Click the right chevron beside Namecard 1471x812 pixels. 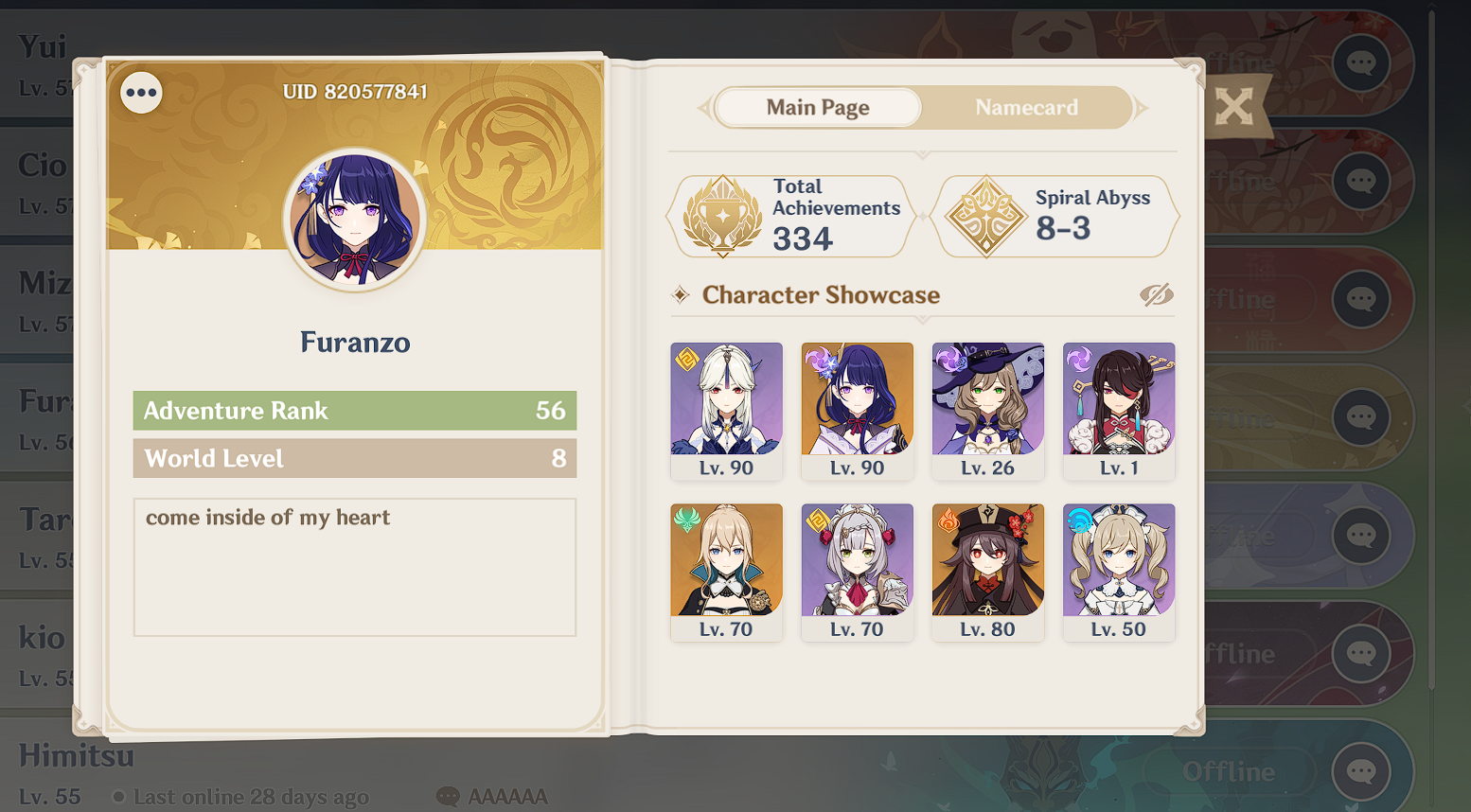pos(1141,107)
